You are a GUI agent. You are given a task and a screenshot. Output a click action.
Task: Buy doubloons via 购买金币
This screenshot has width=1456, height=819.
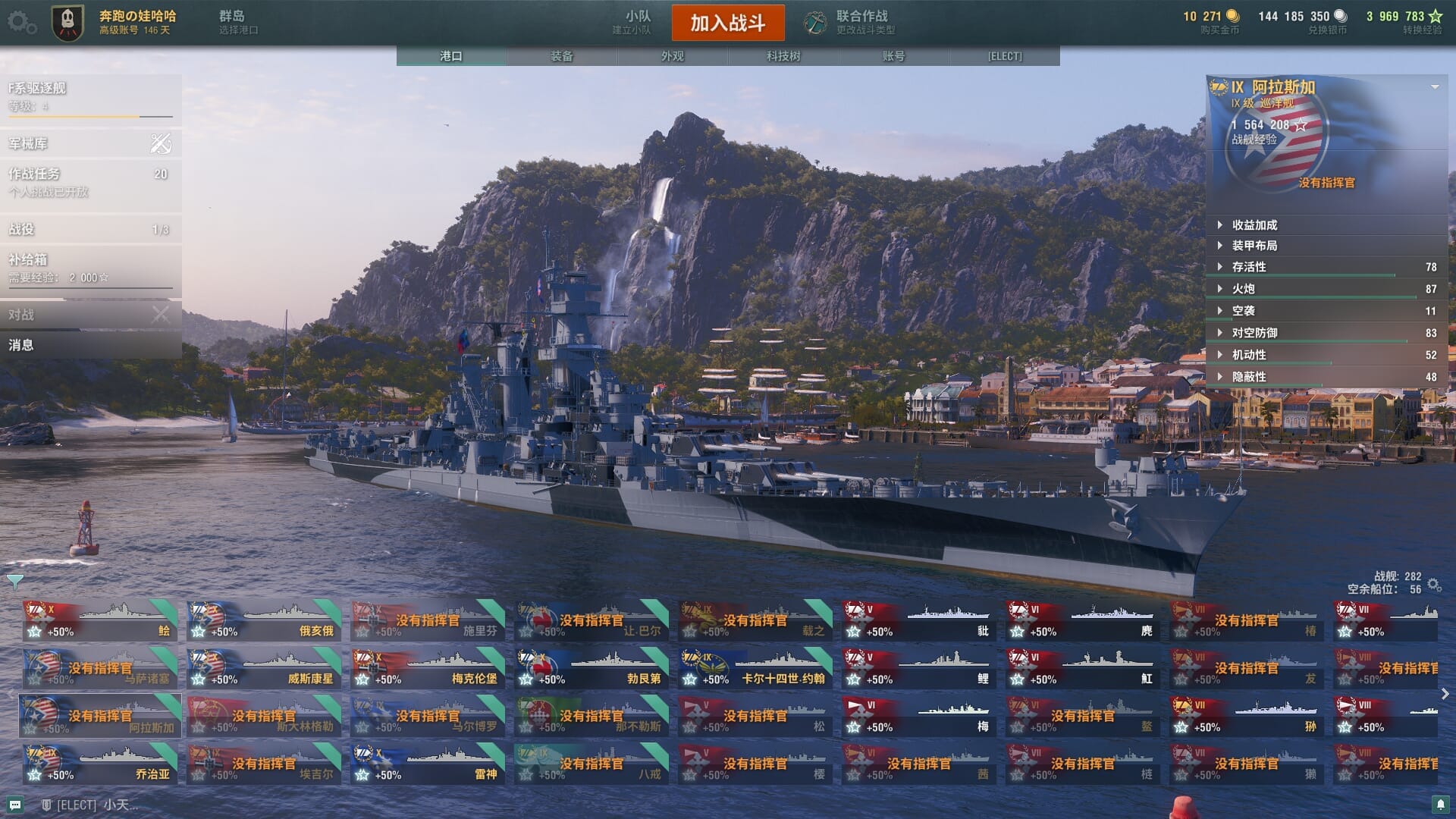[x=1212, y=22]
